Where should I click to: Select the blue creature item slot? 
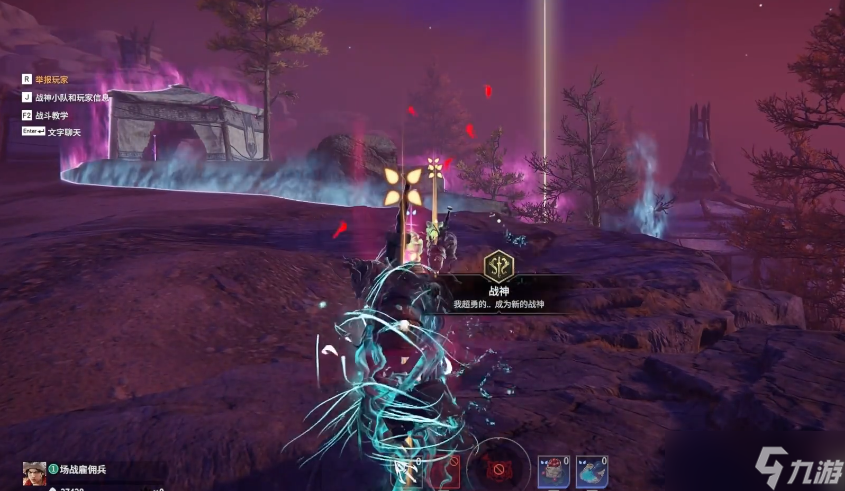(591, 471)
